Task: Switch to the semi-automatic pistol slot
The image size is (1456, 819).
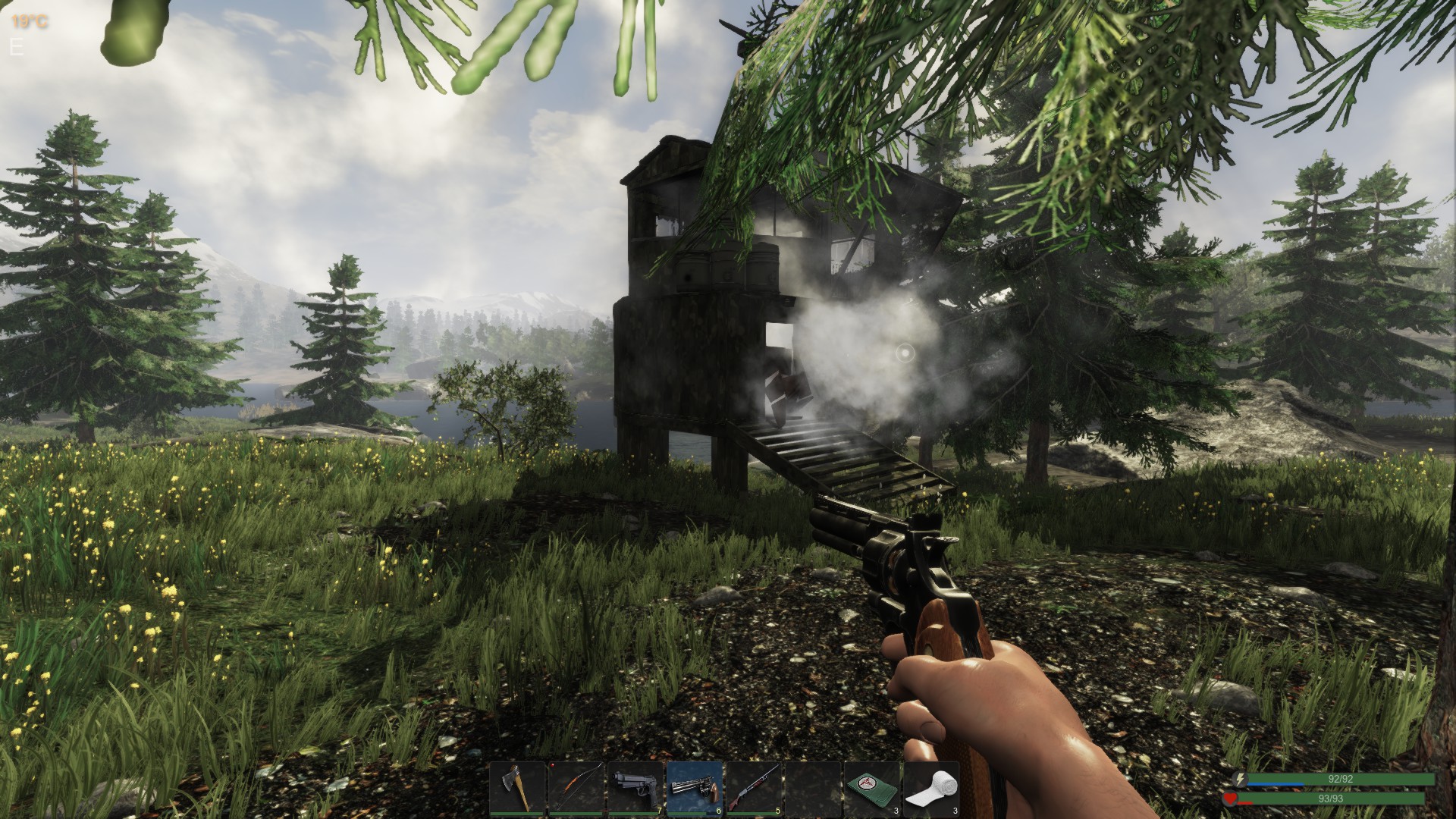Action: 635,789
